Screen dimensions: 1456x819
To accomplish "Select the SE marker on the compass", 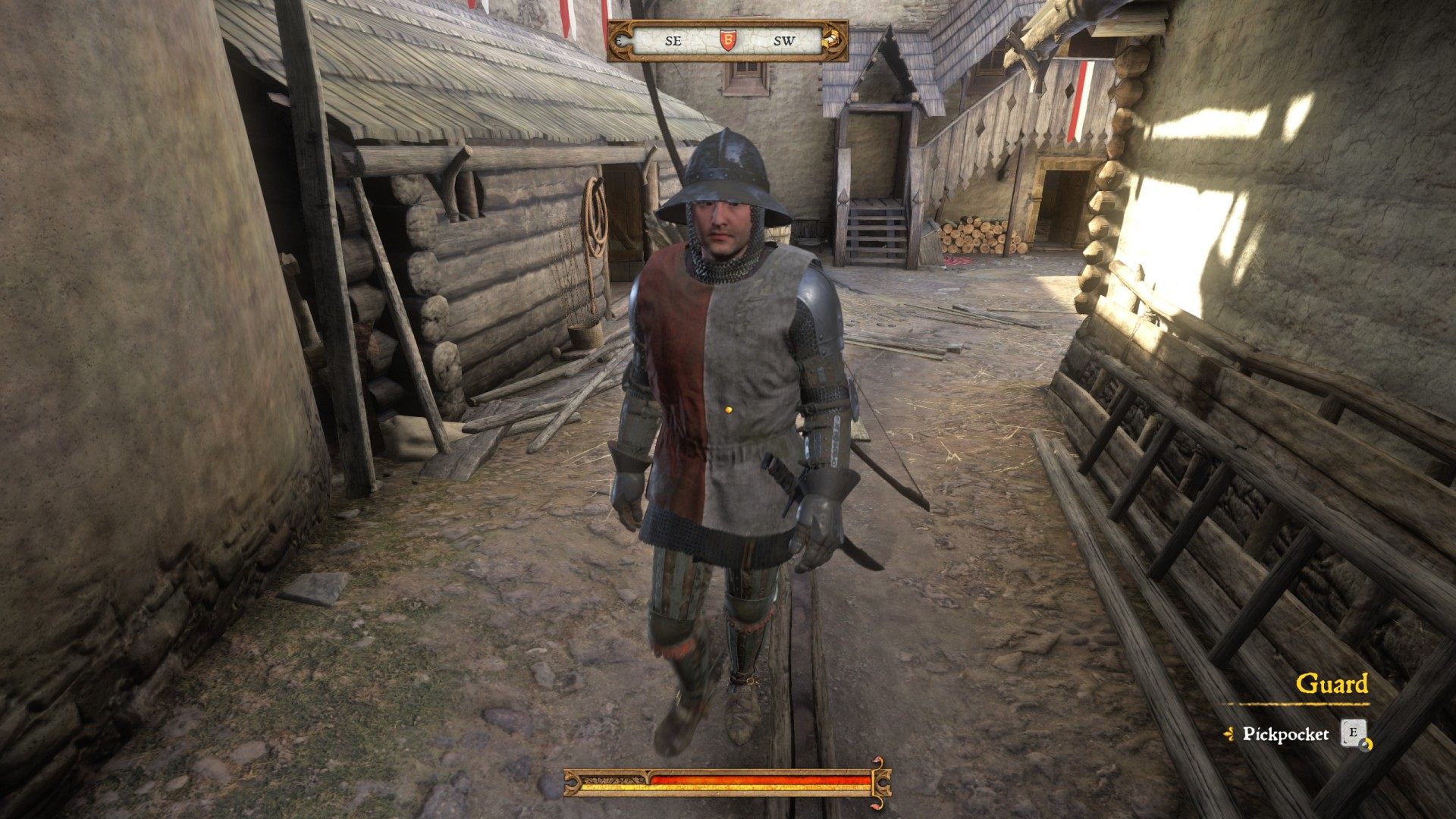I will pyautogui.click(x=673, y=40).
